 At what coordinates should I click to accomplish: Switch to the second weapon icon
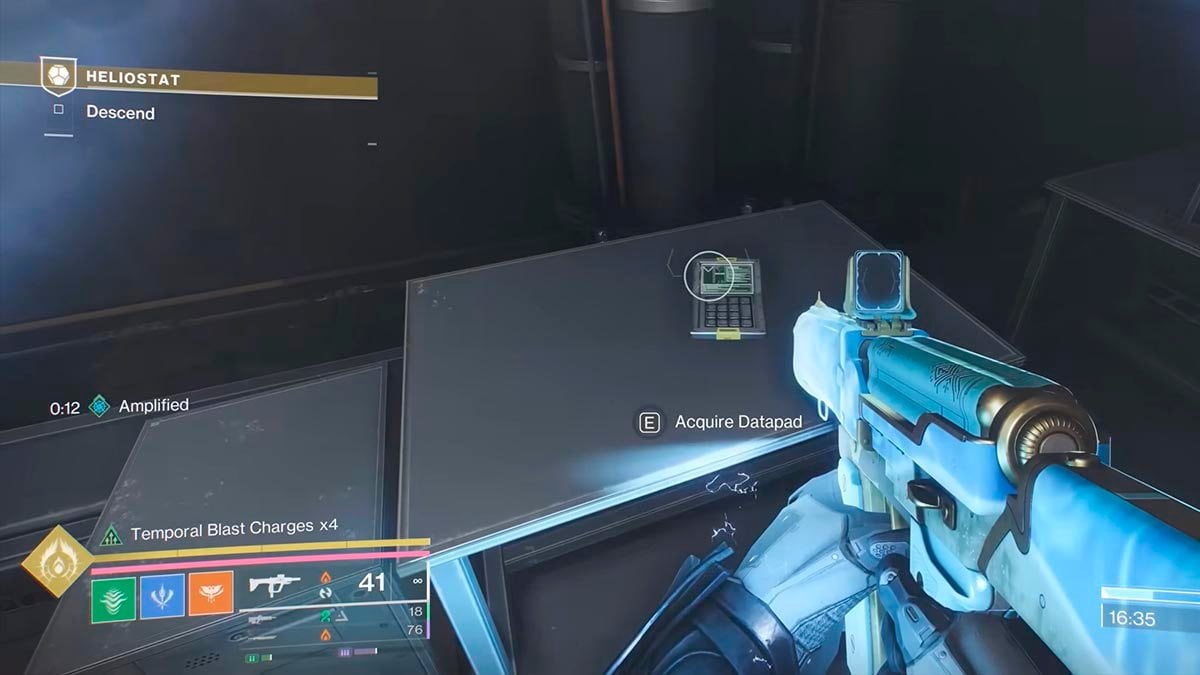pos(262,620)
